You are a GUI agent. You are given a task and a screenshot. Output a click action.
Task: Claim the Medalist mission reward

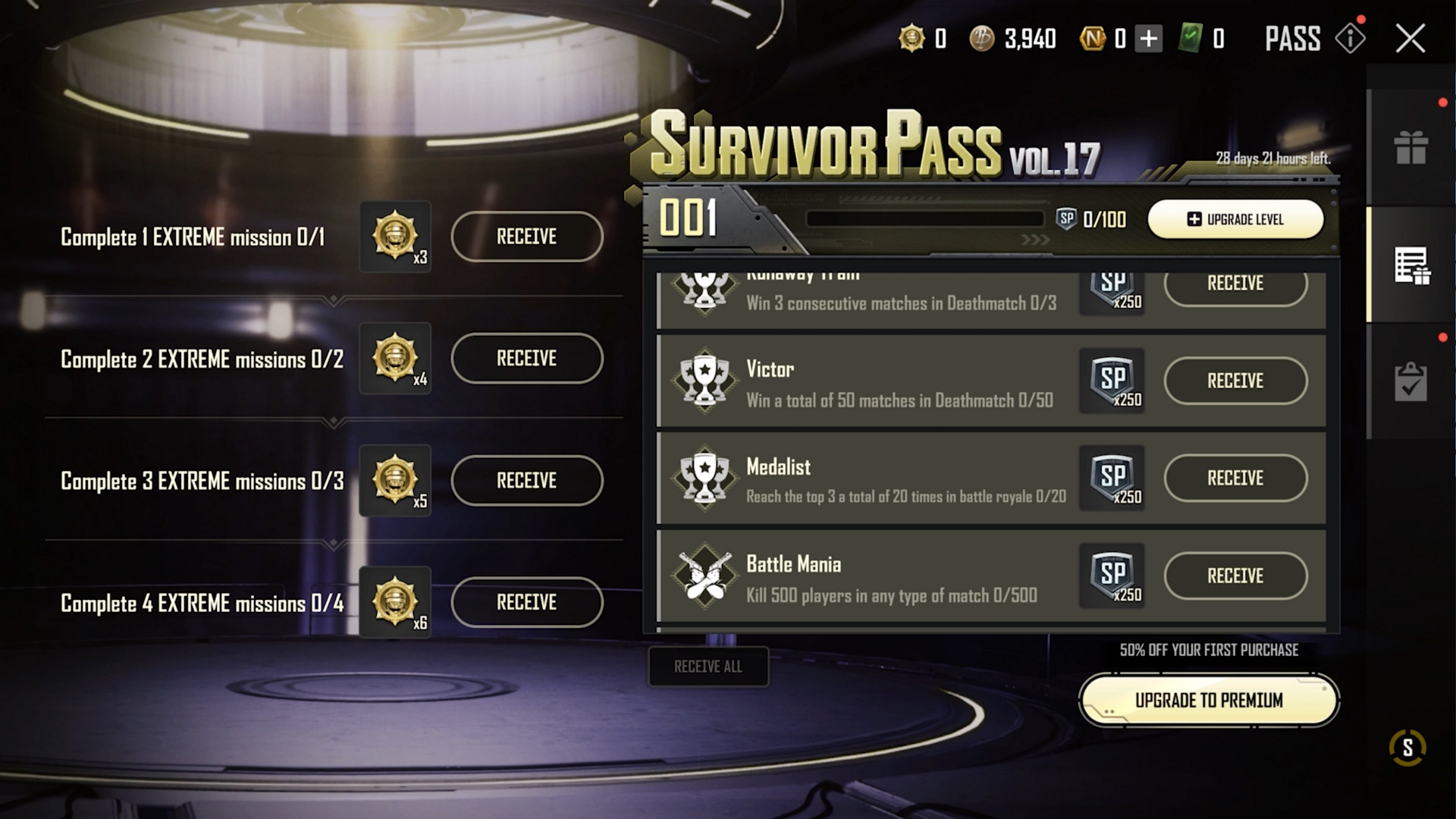point(1235,478)
